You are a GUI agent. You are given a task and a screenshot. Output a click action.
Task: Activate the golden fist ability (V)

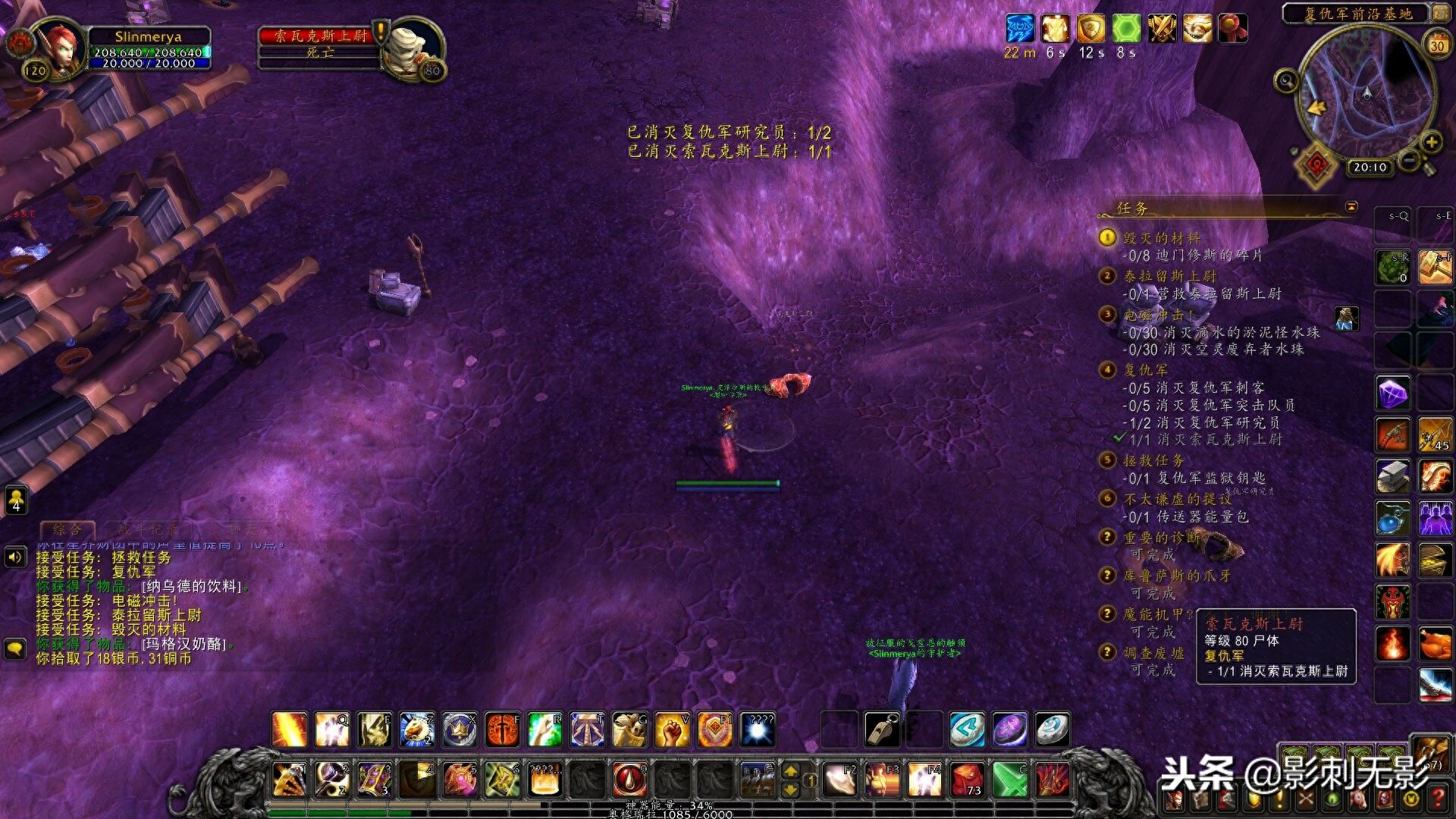(672, 730)
